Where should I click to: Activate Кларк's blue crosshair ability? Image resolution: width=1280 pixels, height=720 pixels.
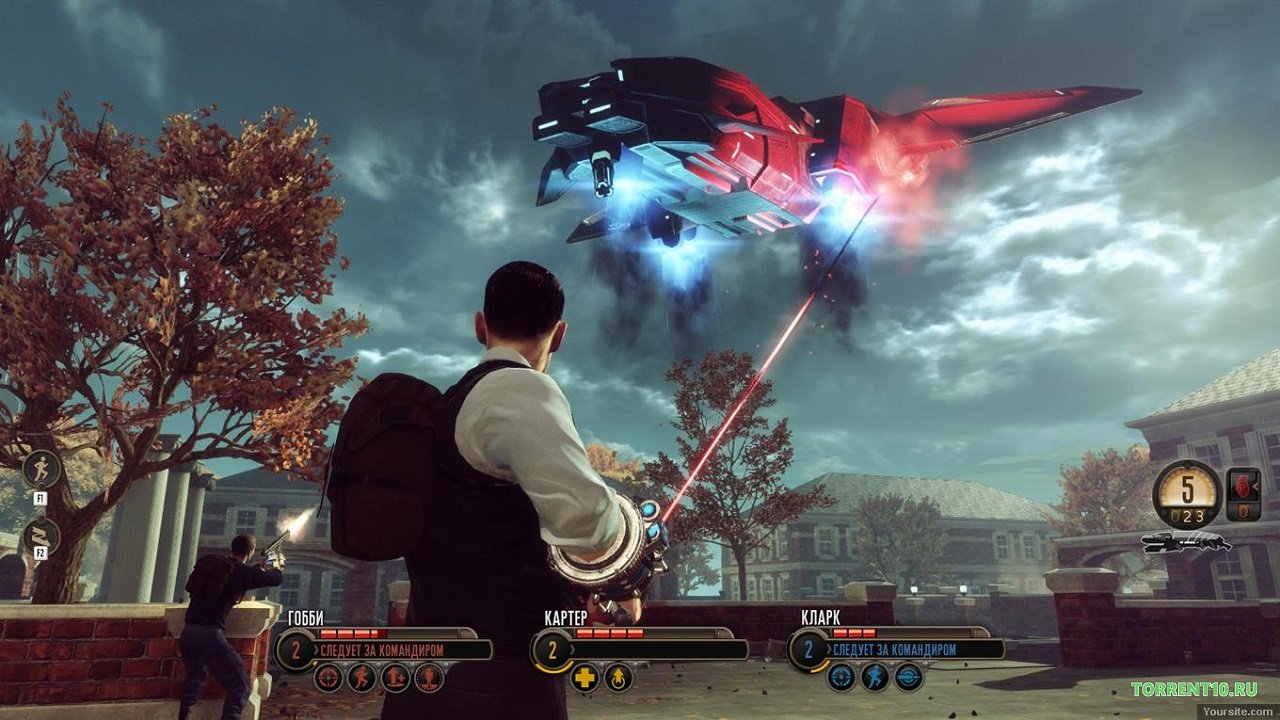(842, 678)
